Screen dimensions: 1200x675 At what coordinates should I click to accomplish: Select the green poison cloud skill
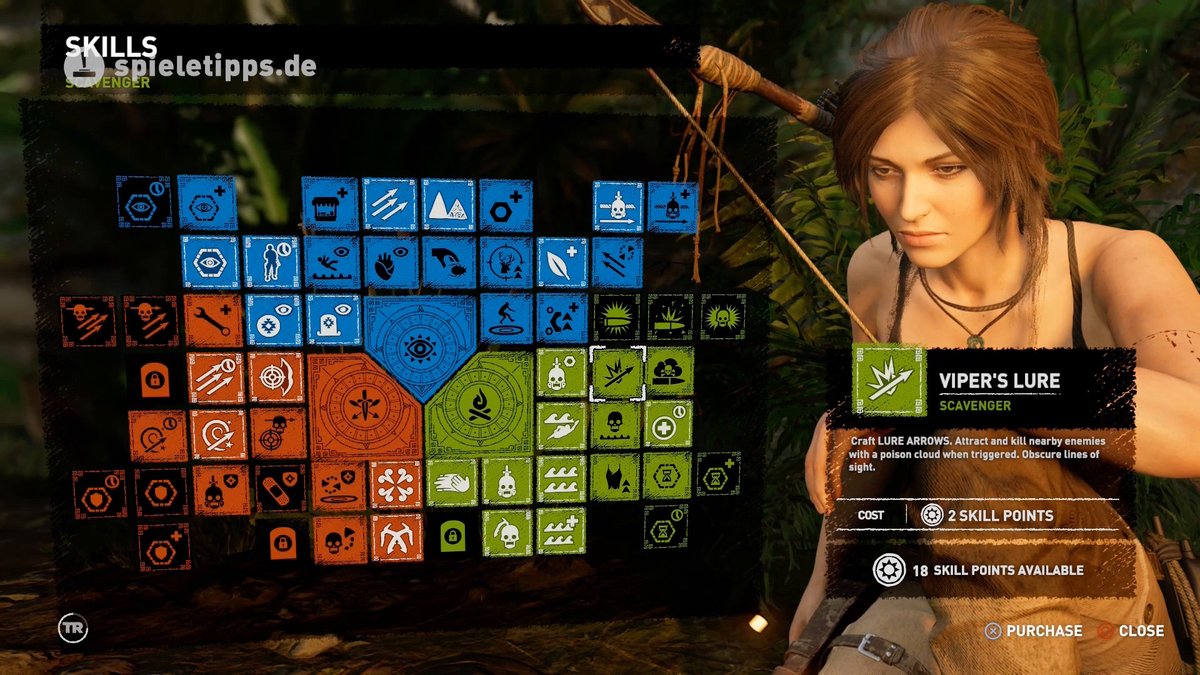[x=669, y=372]
